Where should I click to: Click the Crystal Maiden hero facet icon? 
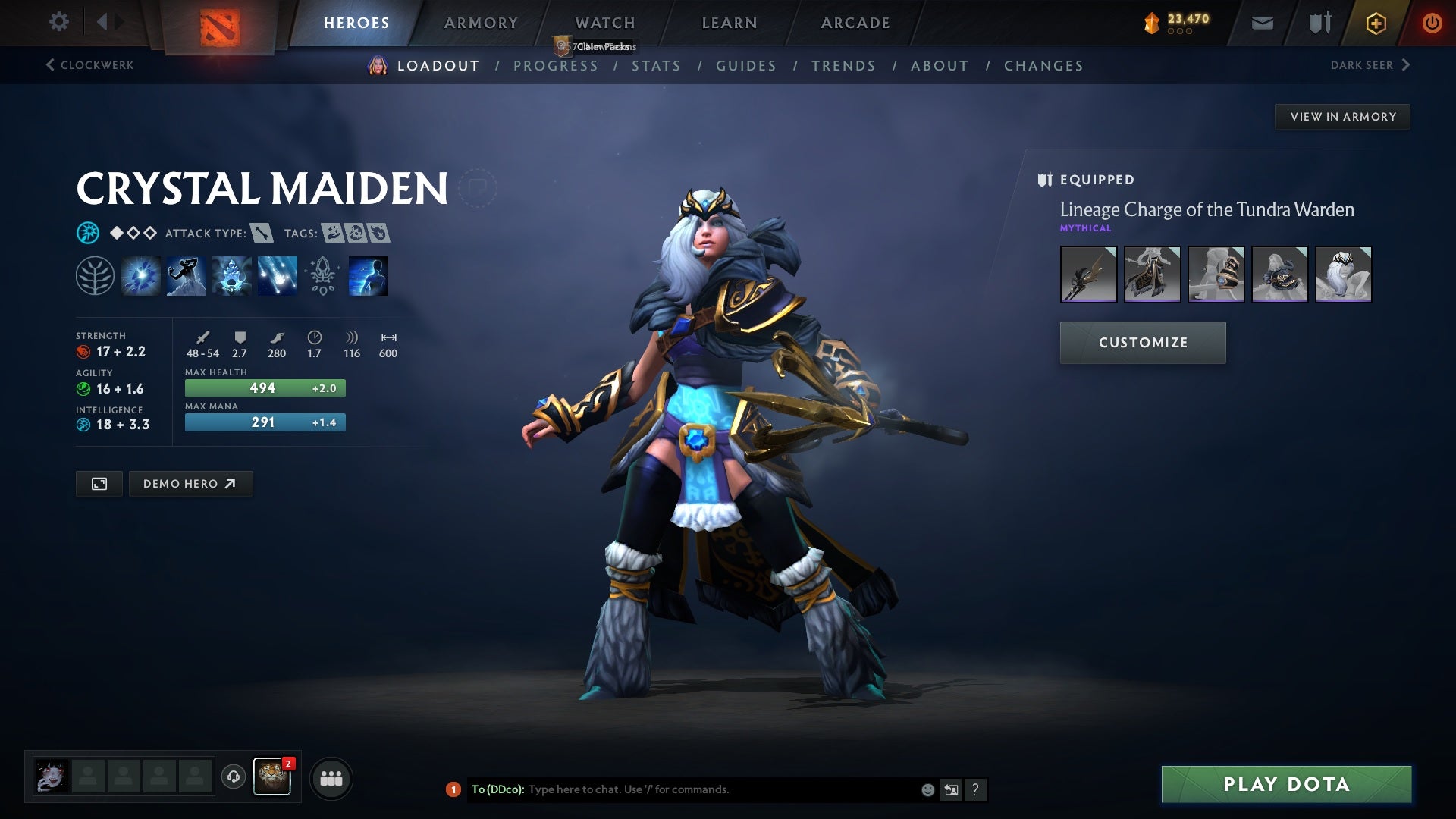(x=89, y=233)
